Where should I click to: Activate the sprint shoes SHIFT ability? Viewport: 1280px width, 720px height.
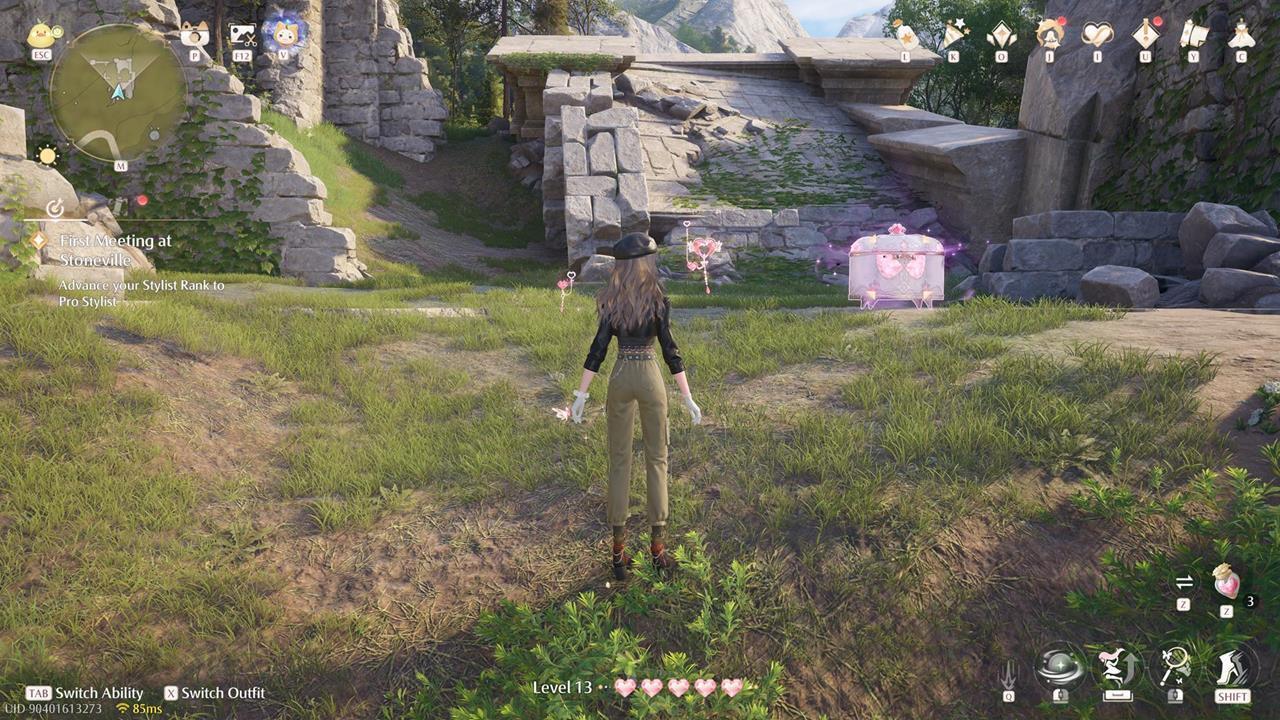click(1232, 665)
